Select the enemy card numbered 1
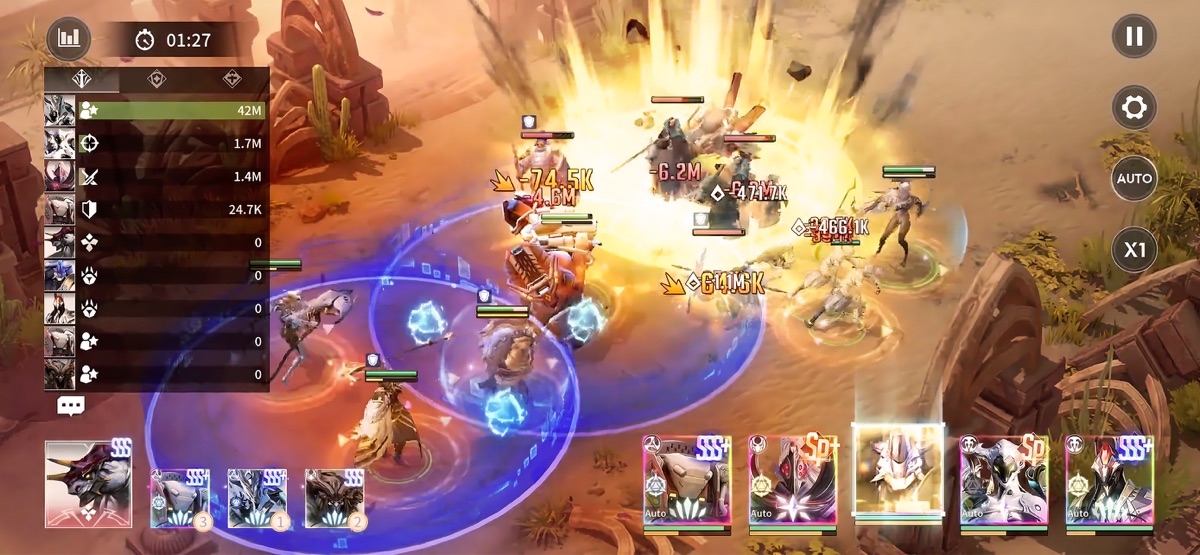Image resolution: width=1200 pixels, height=555 pixels. (x=258, y=497)
